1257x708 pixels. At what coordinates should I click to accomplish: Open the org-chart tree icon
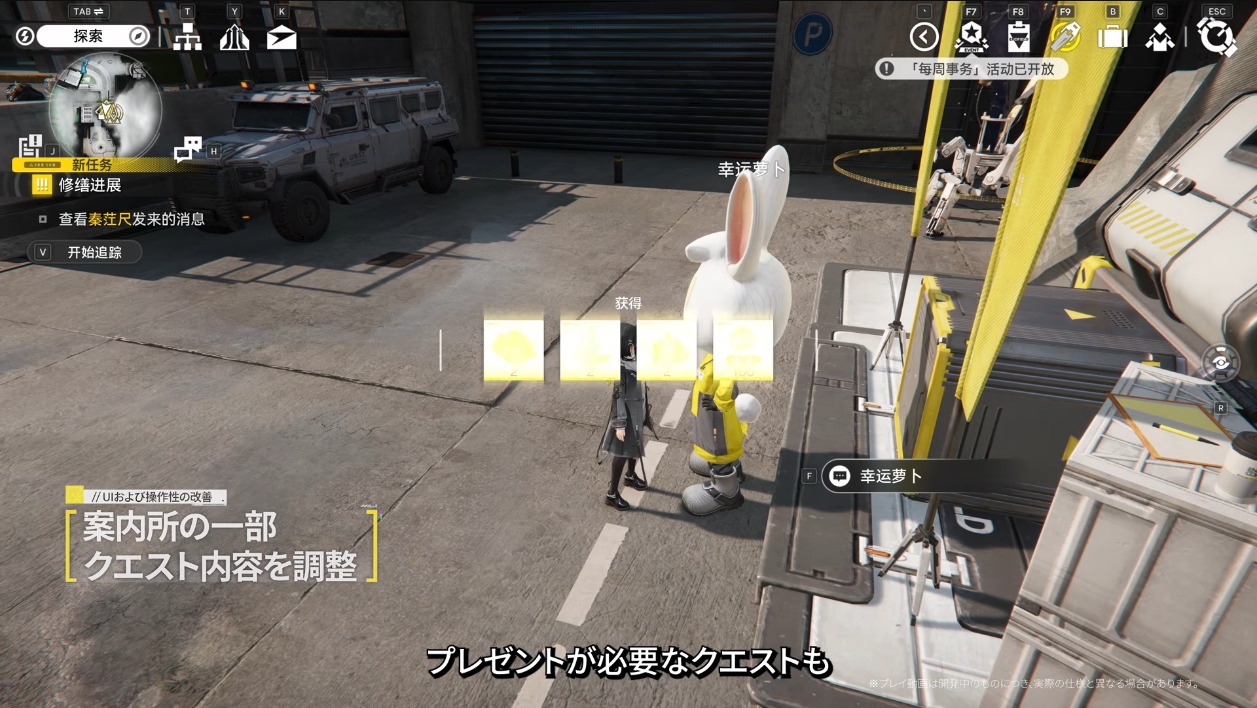point(187,38)
